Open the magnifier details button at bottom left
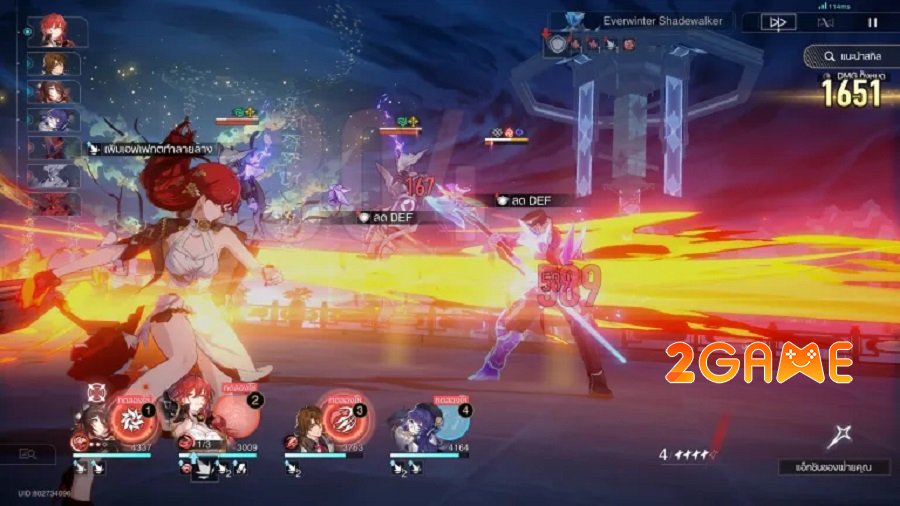This screenshot has width=900, height=506. pyautogui.click(x=27, y=455)
